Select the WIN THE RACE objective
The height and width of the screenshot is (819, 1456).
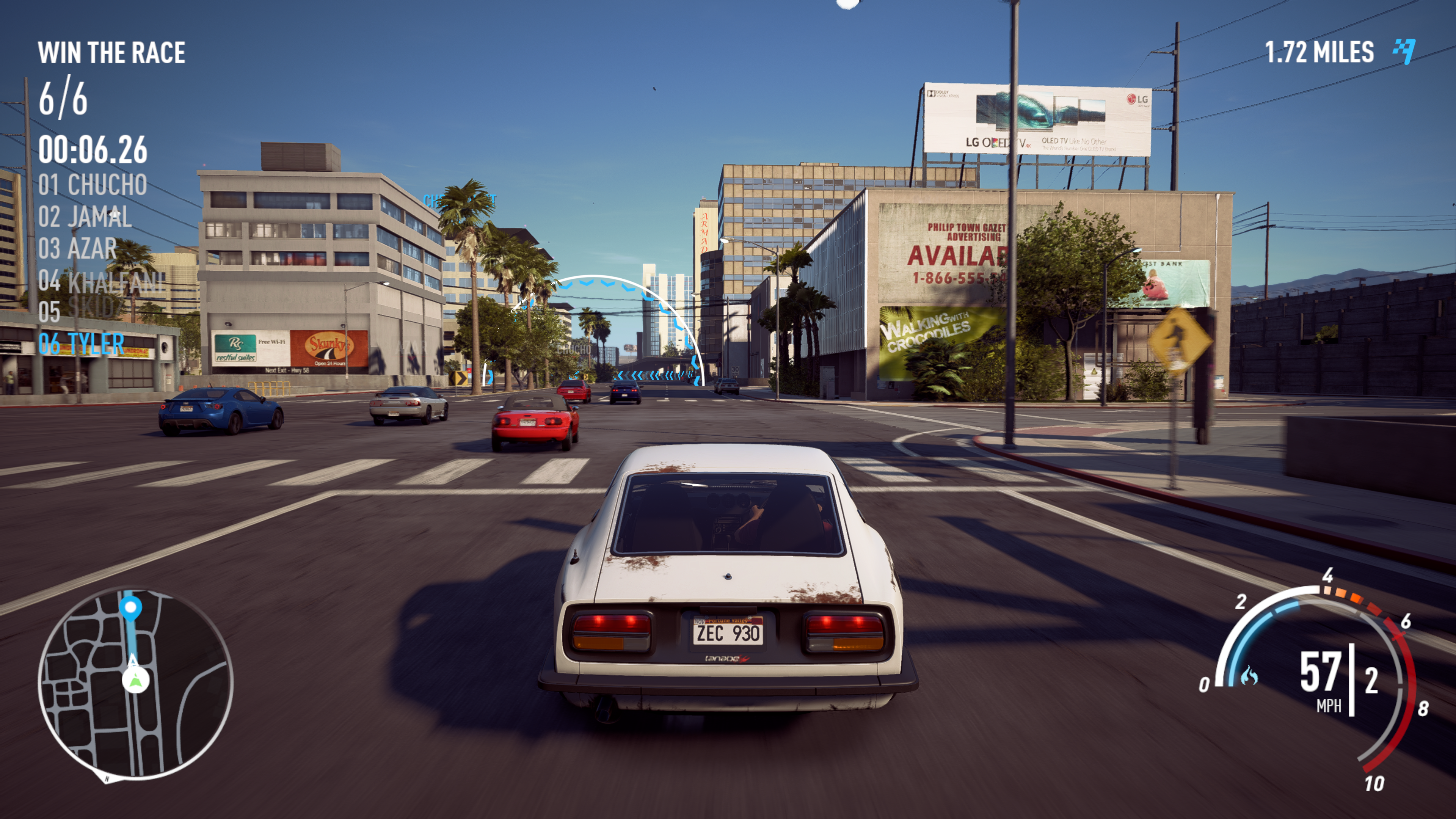pyautogui.click(x=111, y=53)
